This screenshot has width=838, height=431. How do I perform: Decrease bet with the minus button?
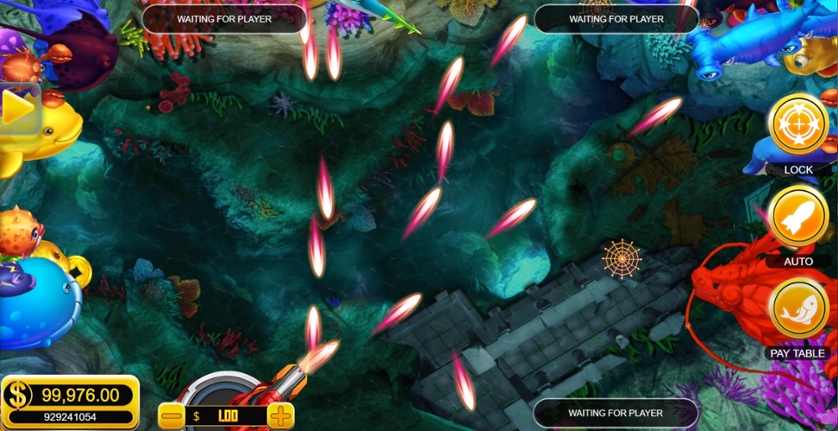pos(172,415)
